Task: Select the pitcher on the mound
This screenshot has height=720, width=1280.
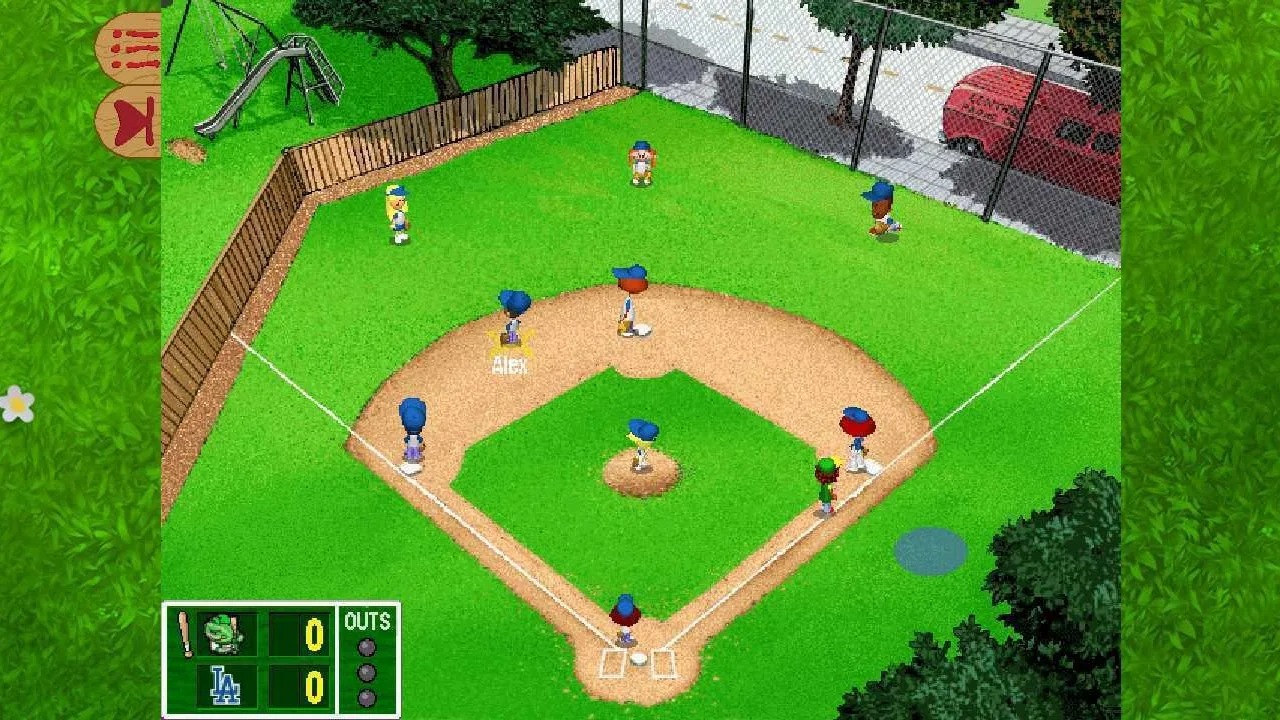Action: point(642,443)
